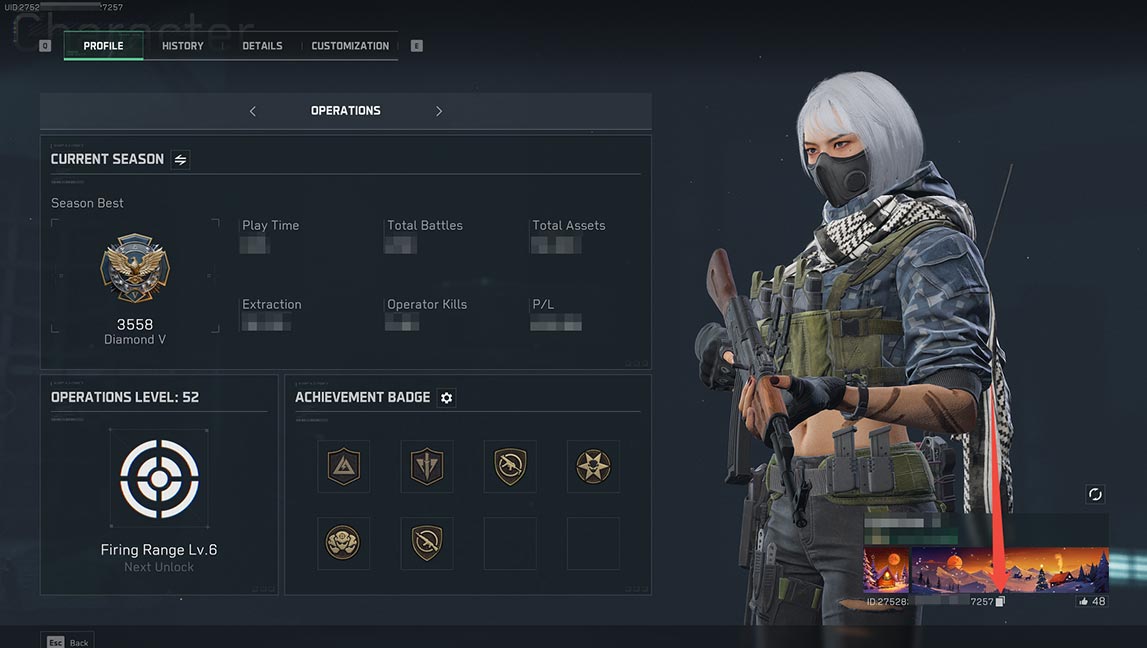This screenshot has height=648, width=1147.
Task: Click the left arrow beside Operations
Action: 253,111
